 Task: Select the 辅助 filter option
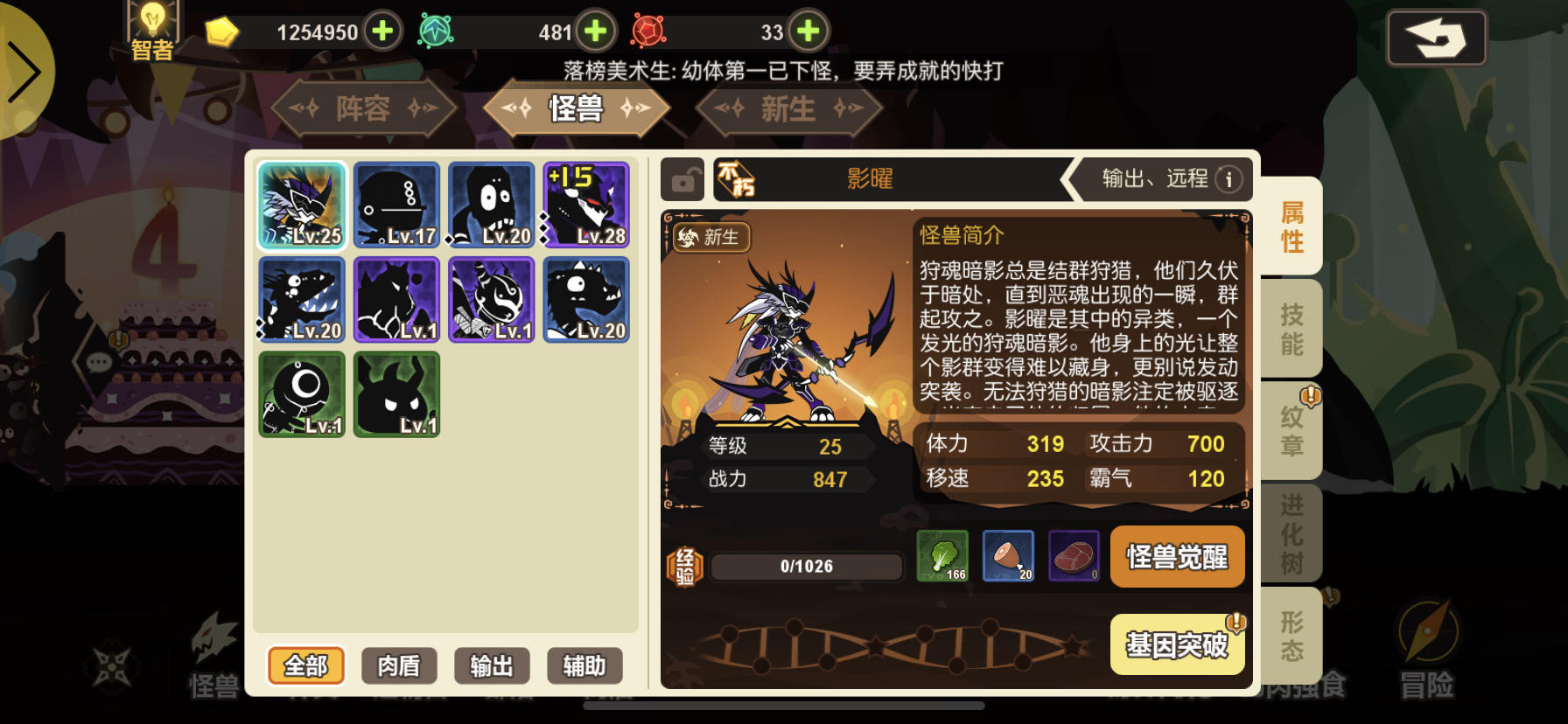(x=584, y=665)
